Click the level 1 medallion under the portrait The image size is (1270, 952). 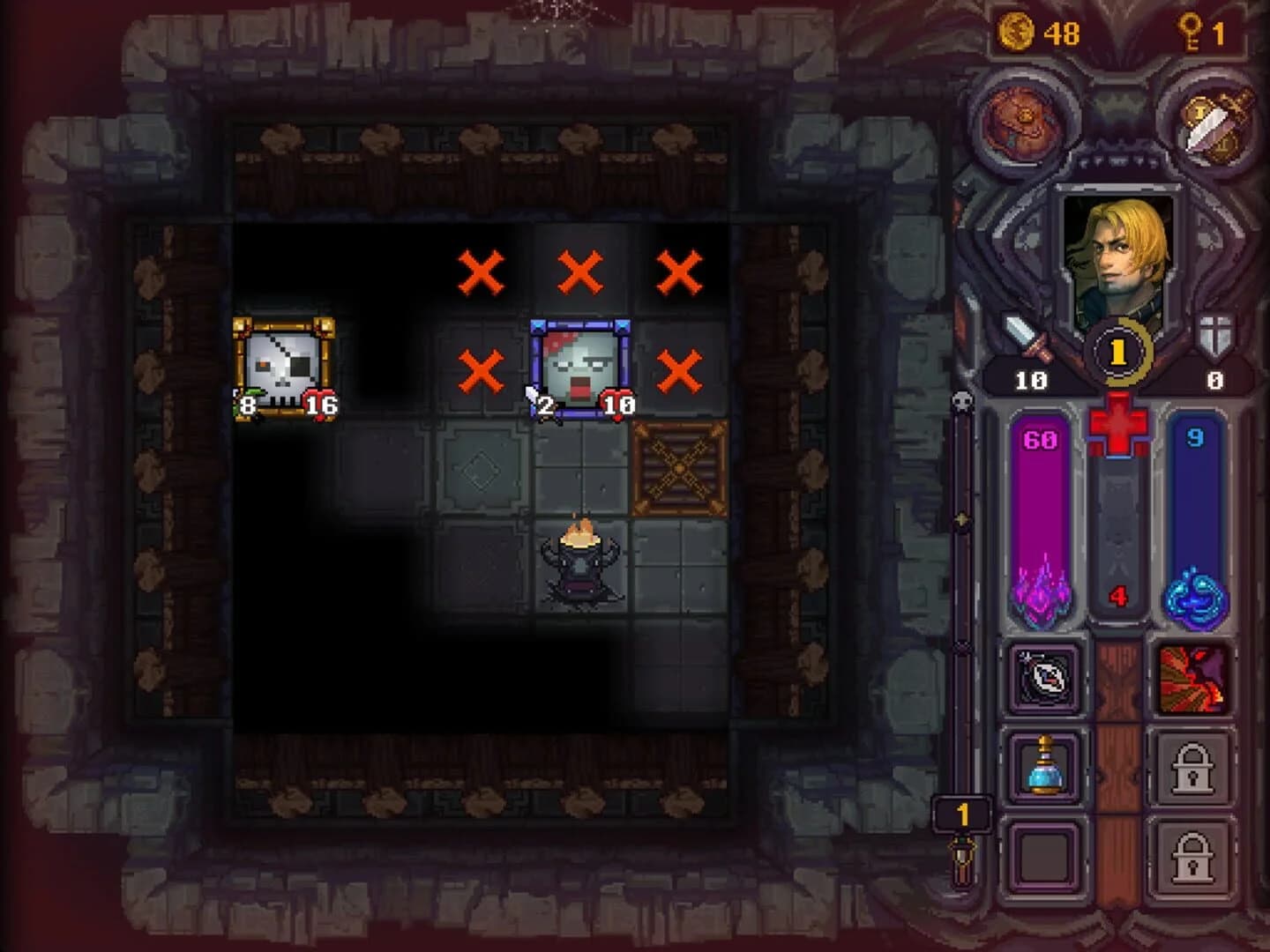(x=1118, y=351)
